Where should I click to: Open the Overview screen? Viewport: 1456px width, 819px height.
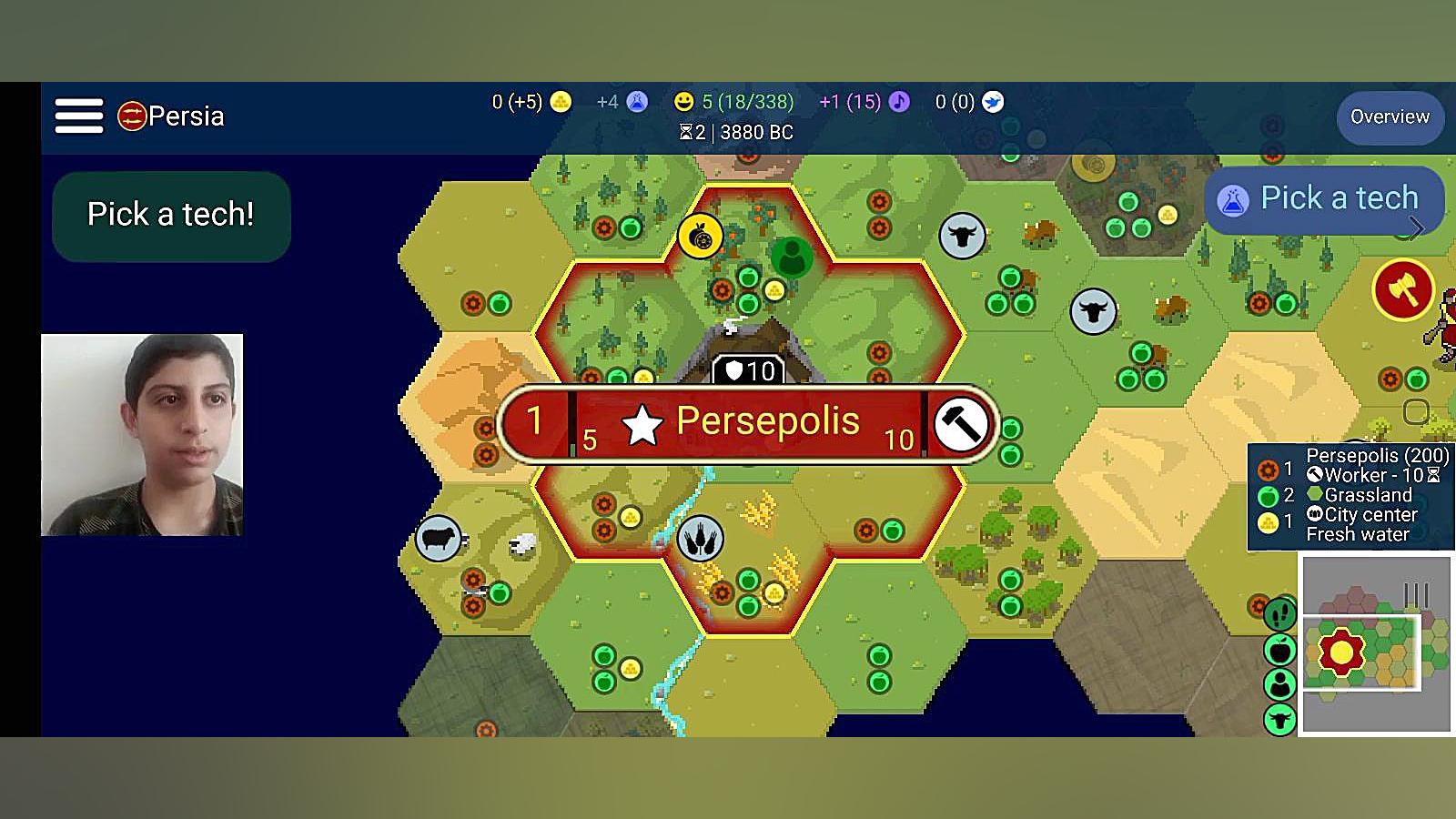(x=1390, y=117)
